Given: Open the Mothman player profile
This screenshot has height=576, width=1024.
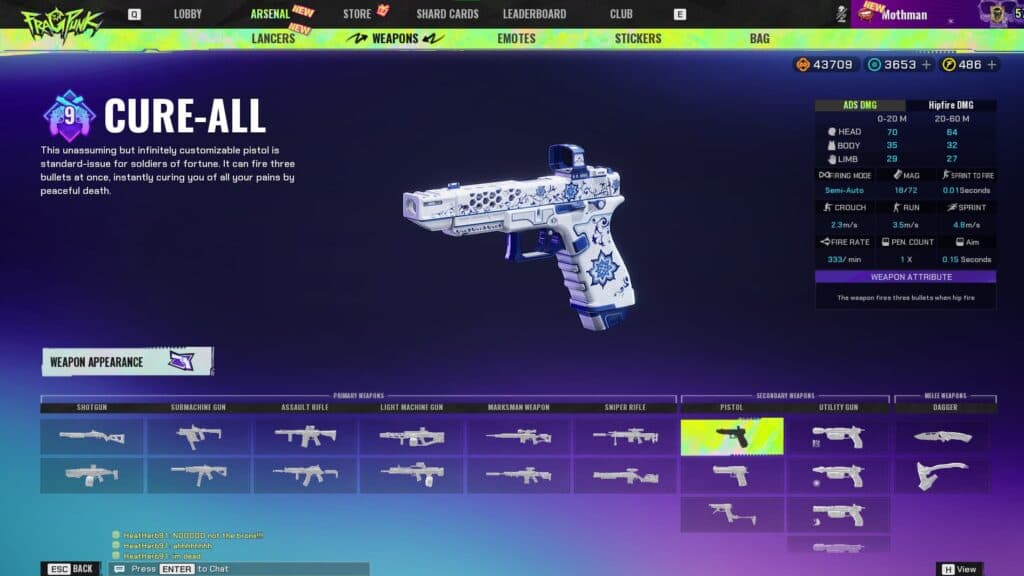Looking at the screenshot, I should (x=904, y=15).
